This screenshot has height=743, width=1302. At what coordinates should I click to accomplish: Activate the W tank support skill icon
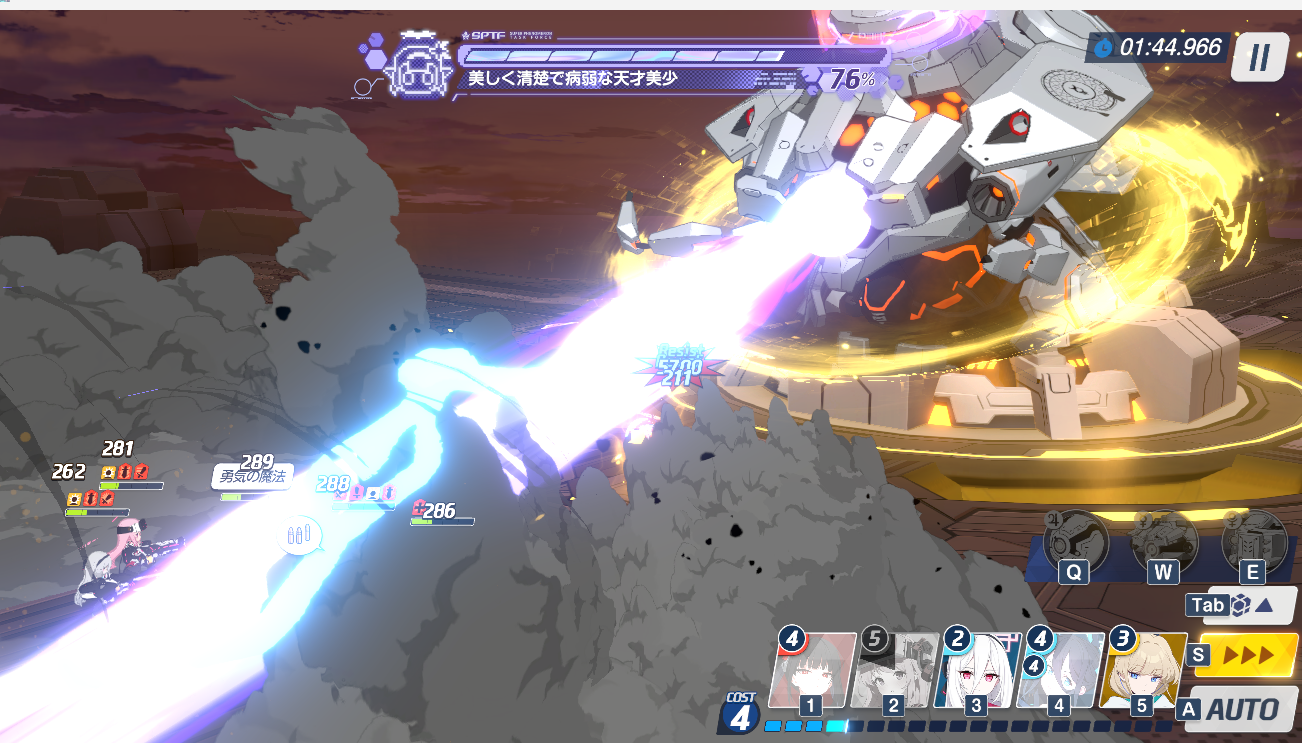click(1164, 543)
